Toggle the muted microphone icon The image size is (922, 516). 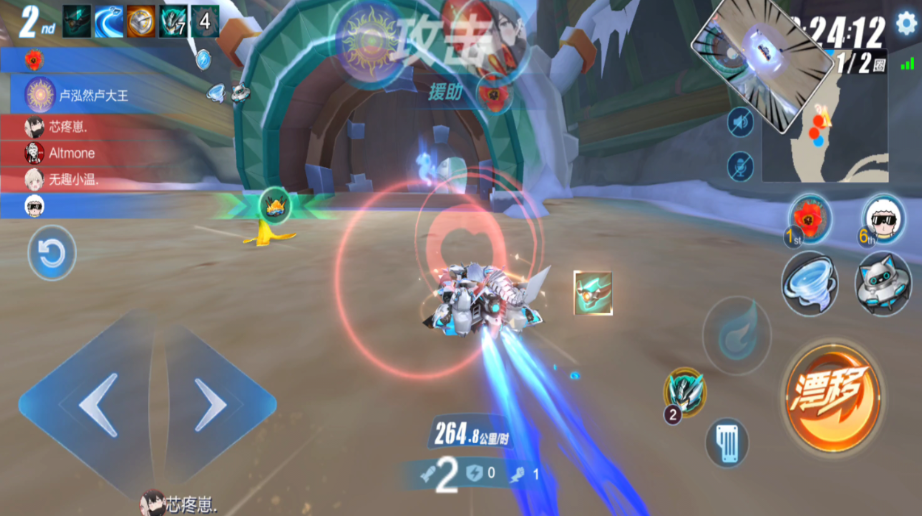(x=740, y=165)
